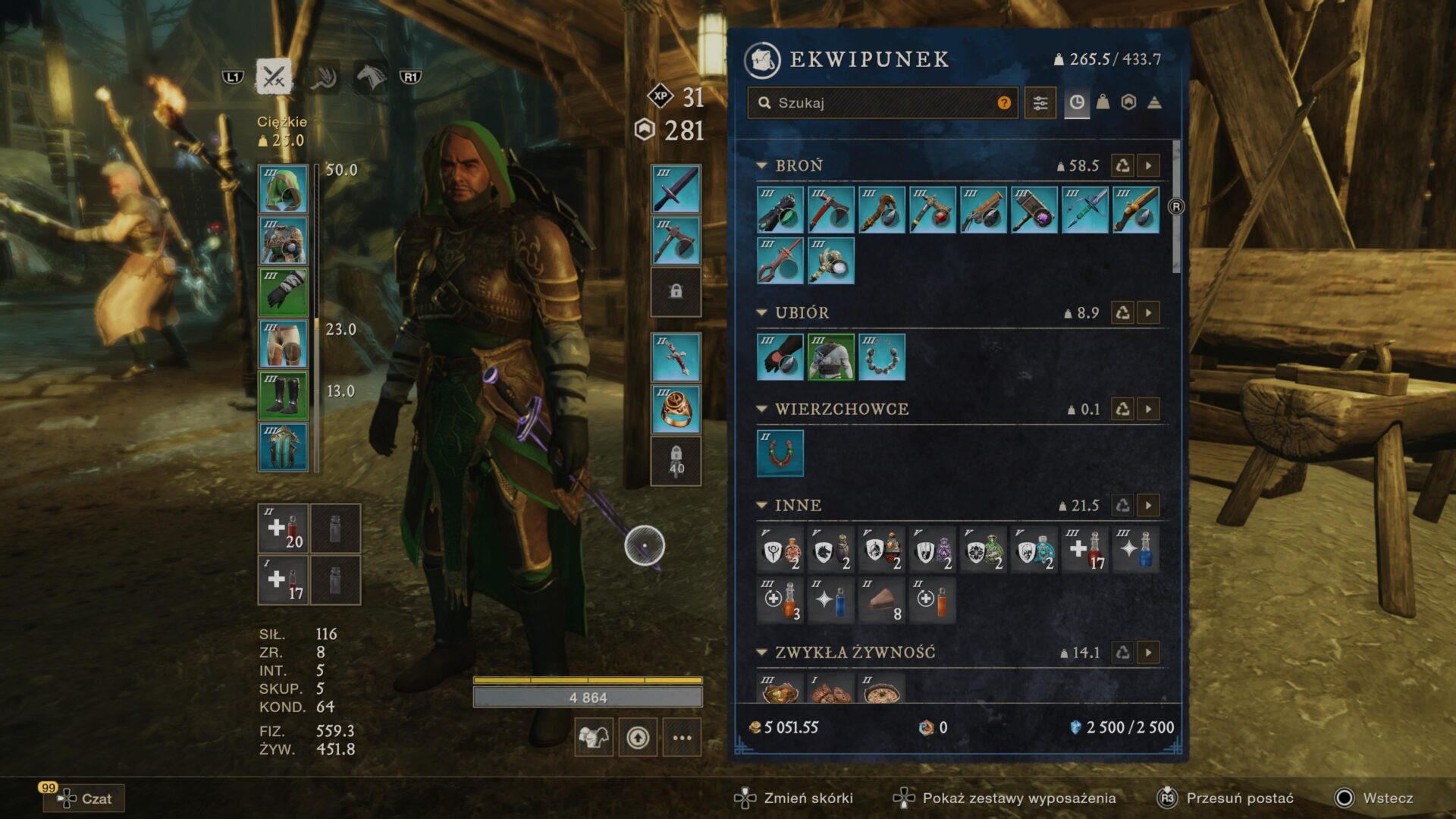Pick the green shirt apparel item
This screenshot has height=819, width=1456.
coord(830,357)
